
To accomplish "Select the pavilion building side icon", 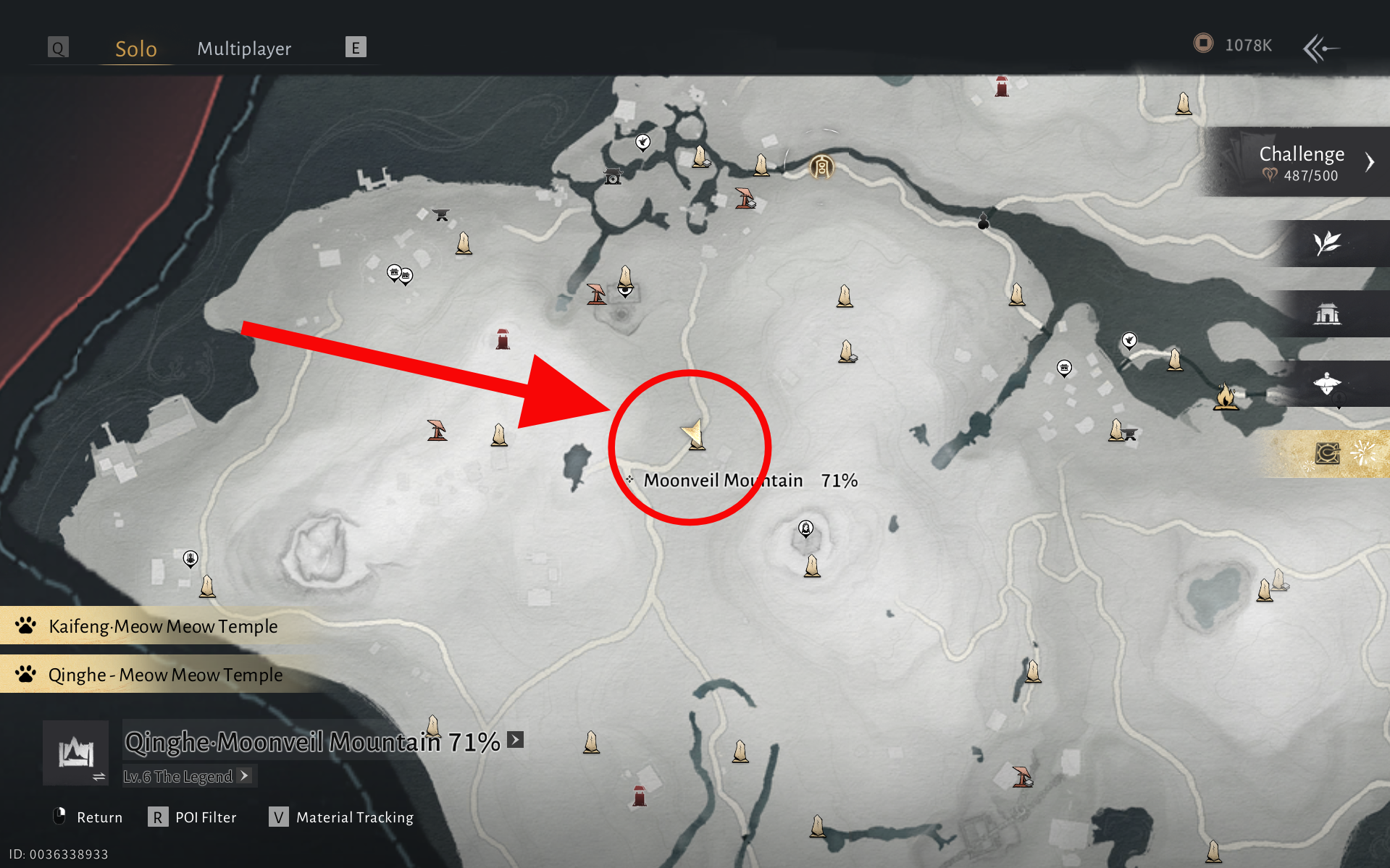I will point(1327,313).
